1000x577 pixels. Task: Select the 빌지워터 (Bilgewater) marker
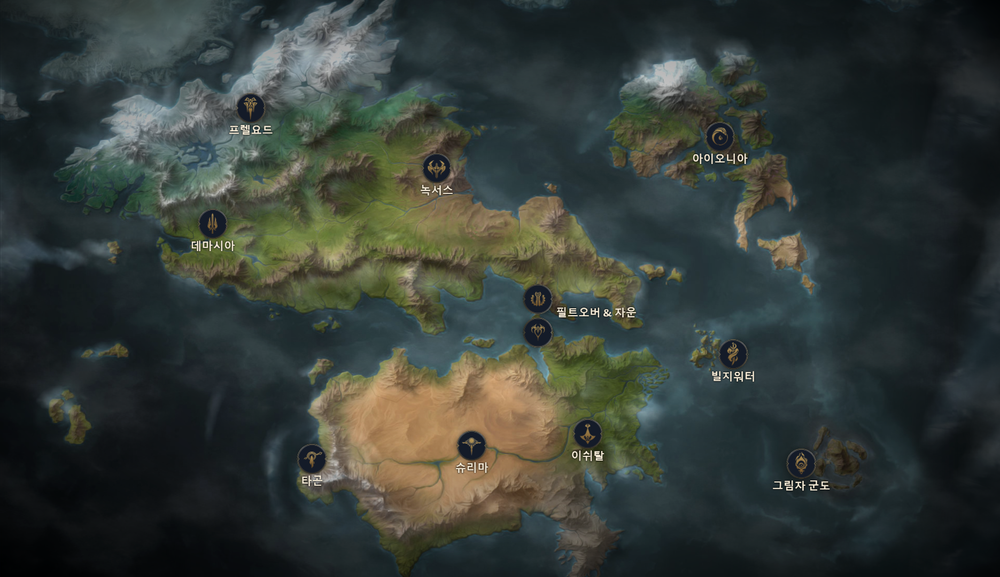point(733,354)
